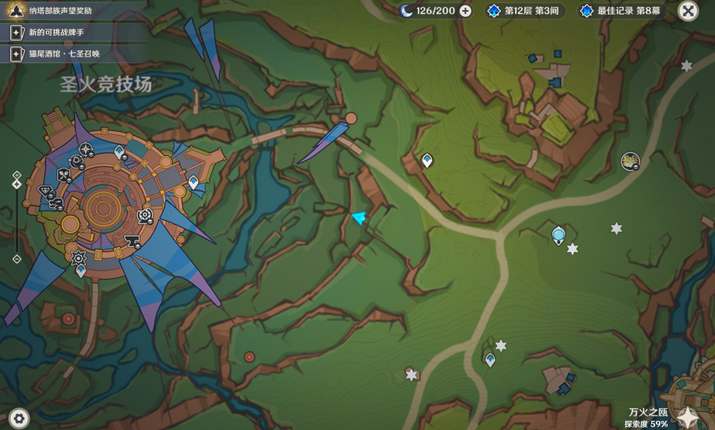Click the map zoom slider track

(17, 218)
